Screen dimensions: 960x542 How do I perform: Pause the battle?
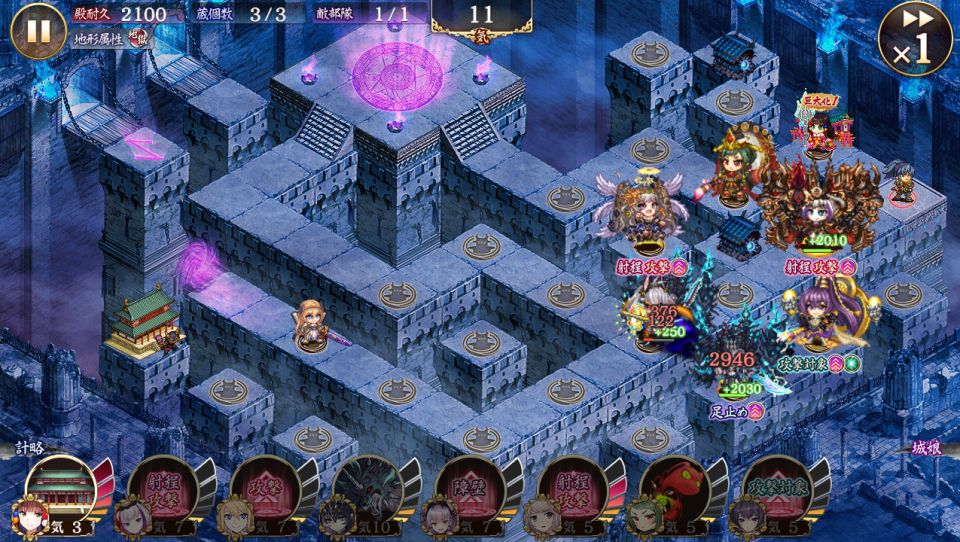tap(38, 31)
